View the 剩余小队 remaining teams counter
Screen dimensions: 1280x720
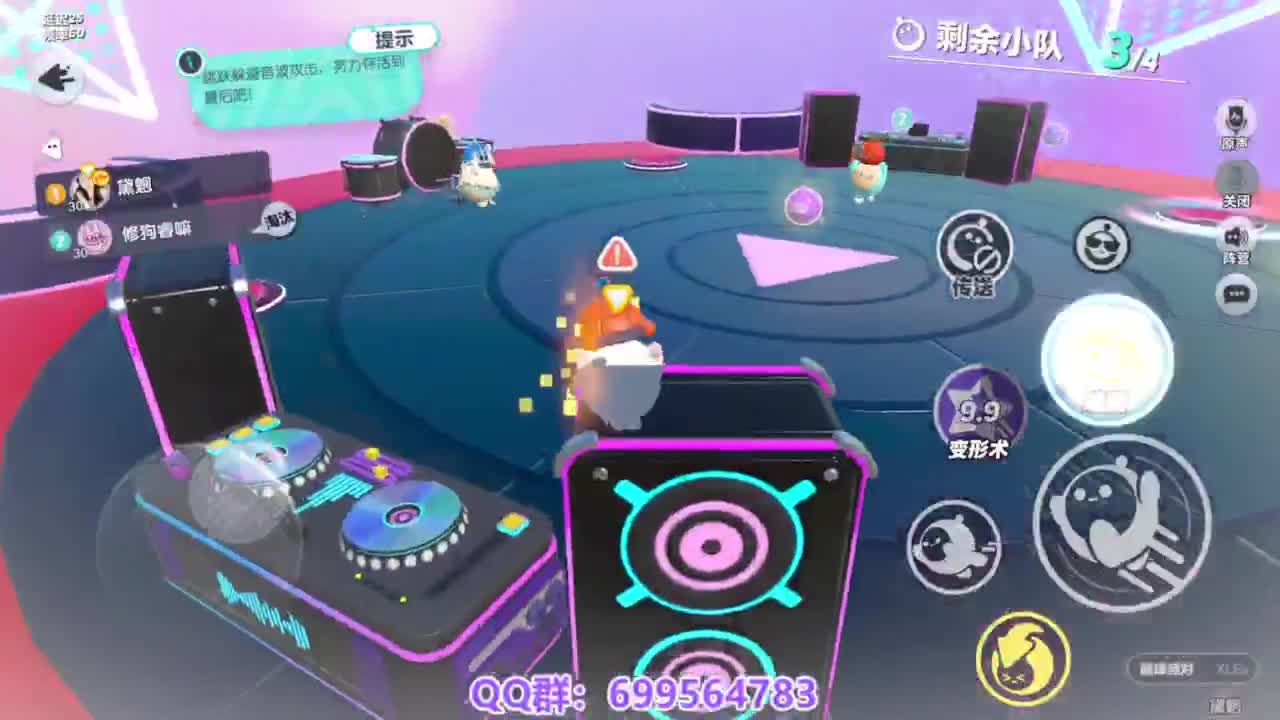(x=990, y=37)
